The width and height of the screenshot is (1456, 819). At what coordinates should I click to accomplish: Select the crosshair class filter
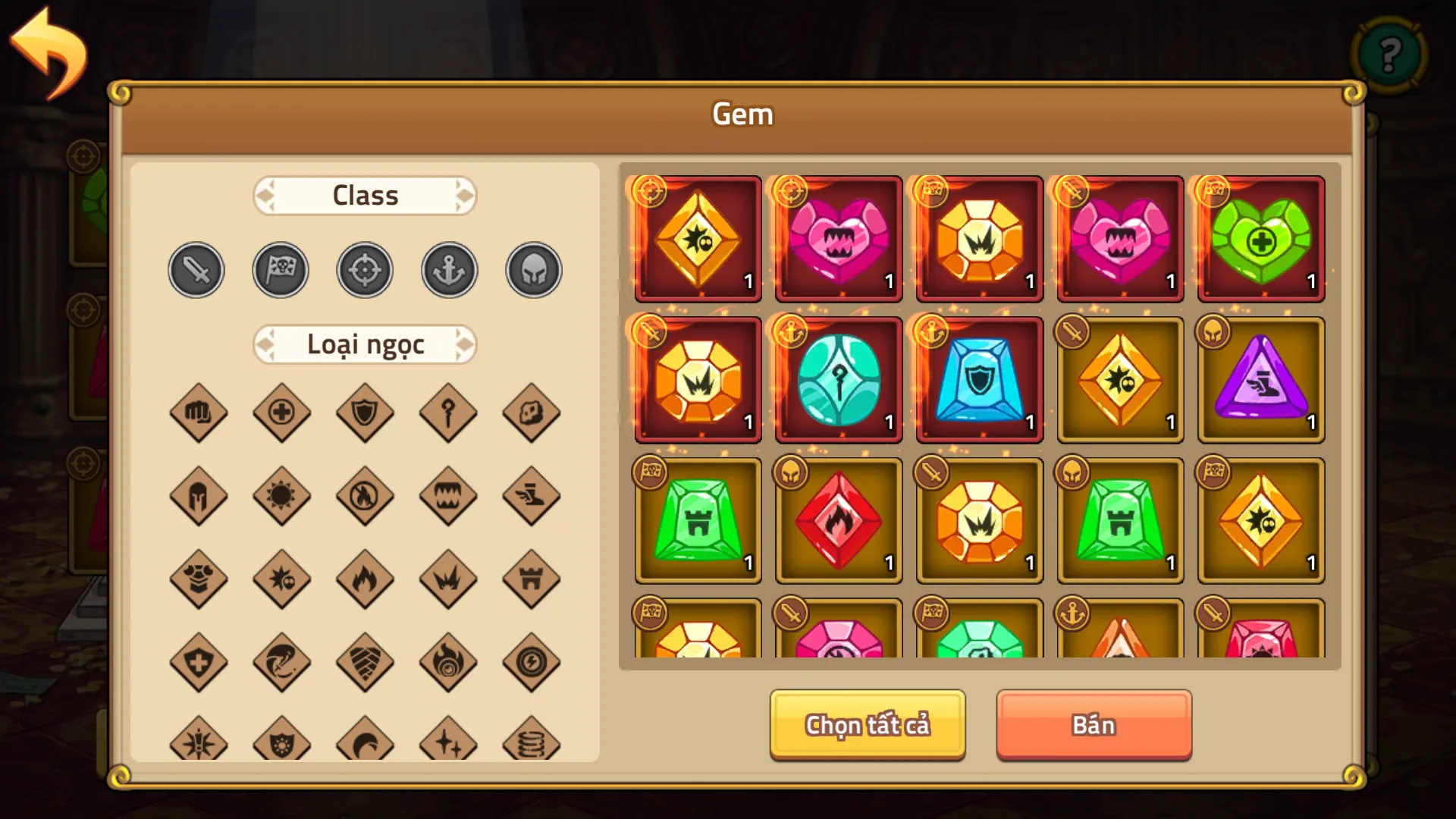(365, 269)
